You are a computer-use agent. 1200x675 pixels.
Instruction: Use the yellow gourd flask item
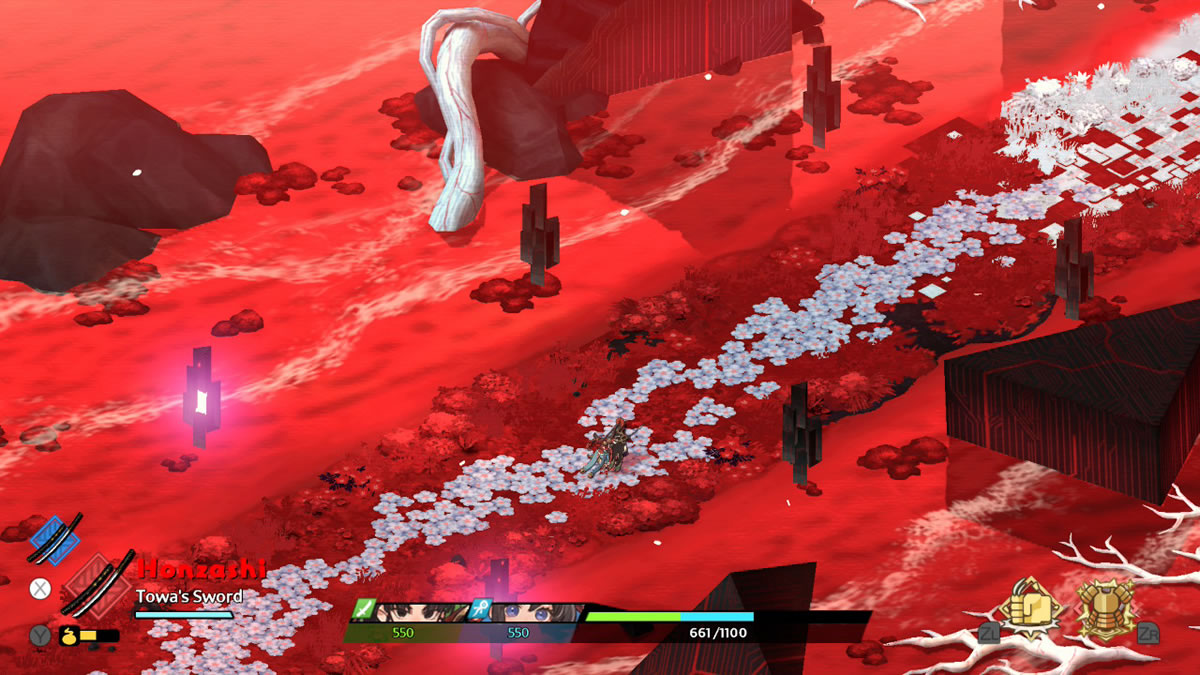pos(71,635)
